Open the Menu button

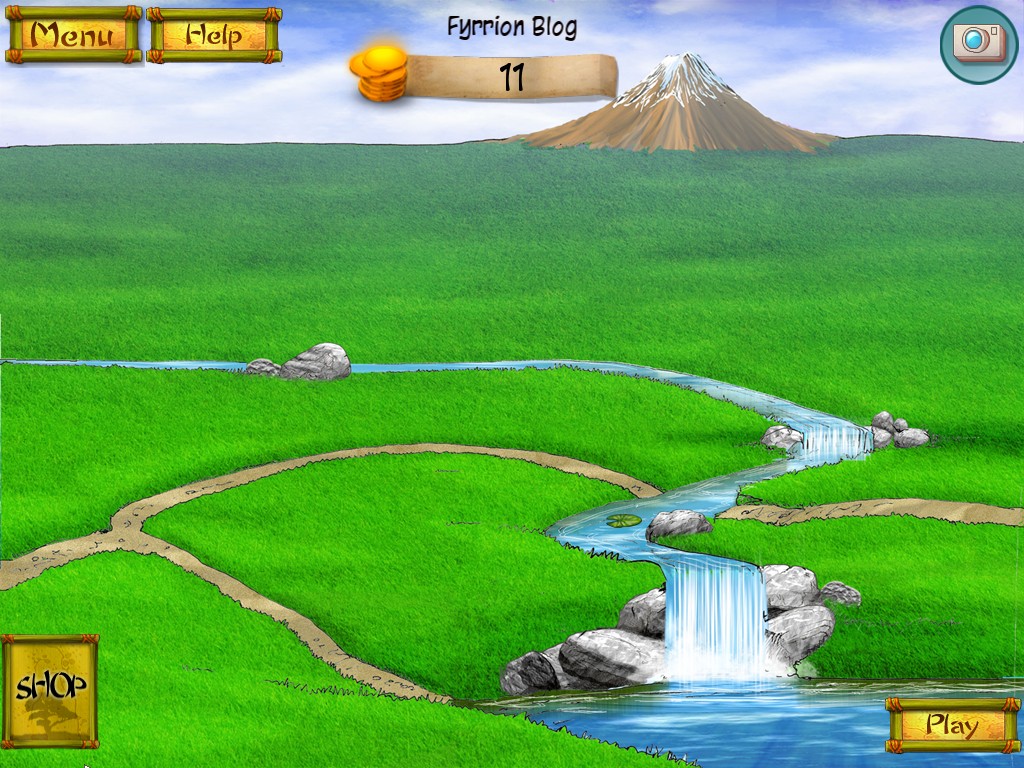(72, 36)
